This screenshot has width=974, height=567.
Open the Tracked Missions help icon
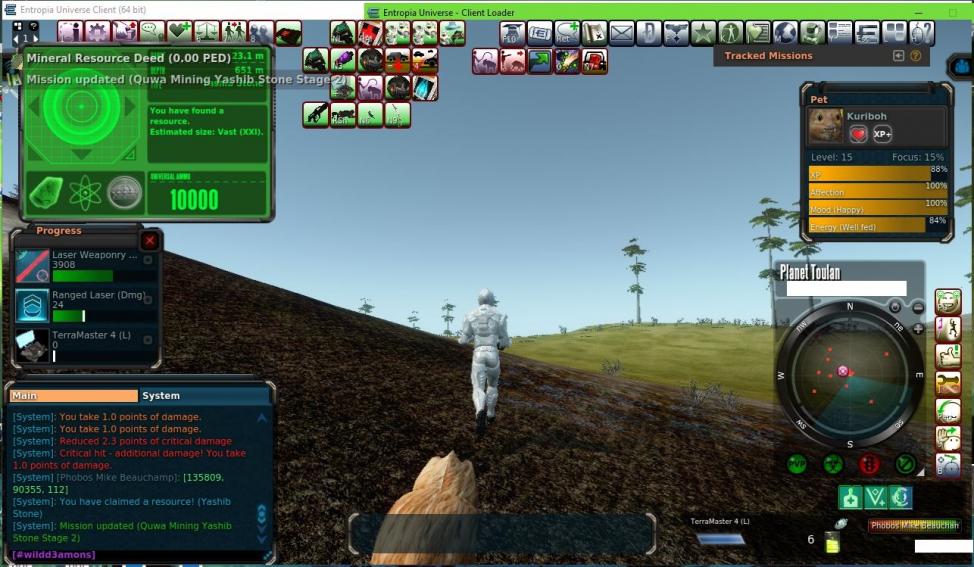point(916,56)
